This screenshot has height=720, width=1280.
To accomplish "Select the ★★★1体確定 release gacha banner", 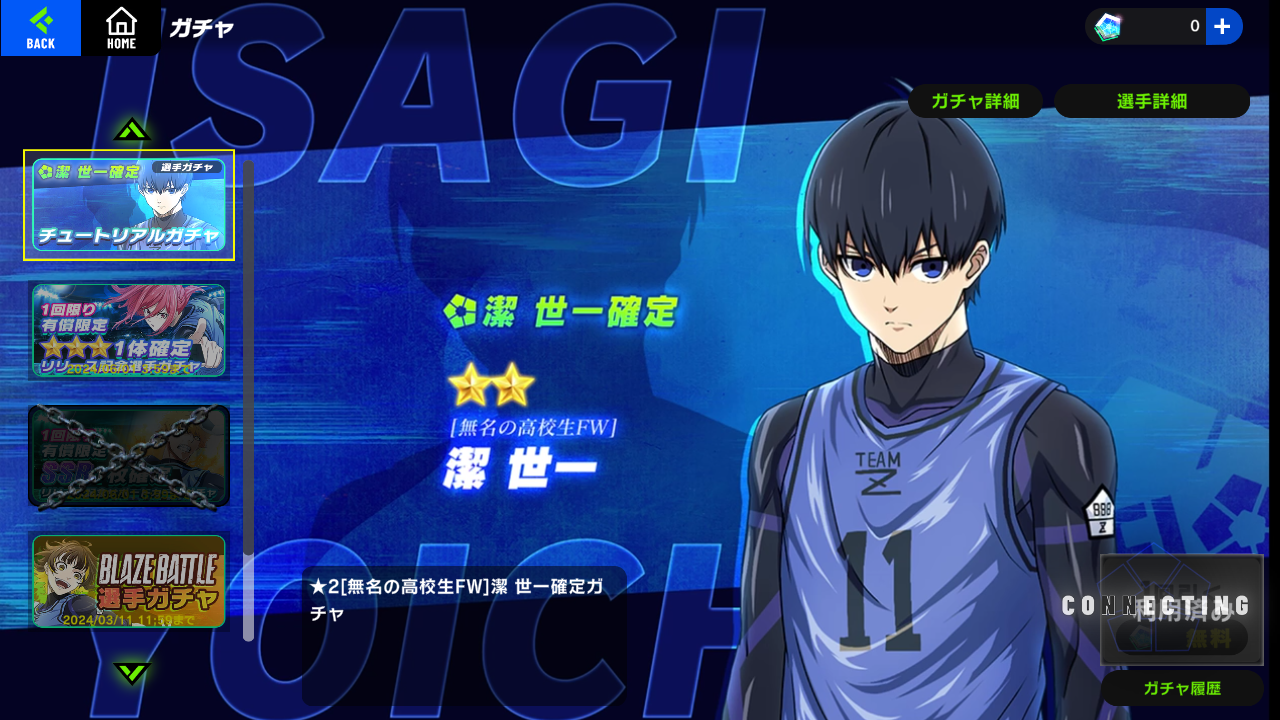I will point(129,330).
